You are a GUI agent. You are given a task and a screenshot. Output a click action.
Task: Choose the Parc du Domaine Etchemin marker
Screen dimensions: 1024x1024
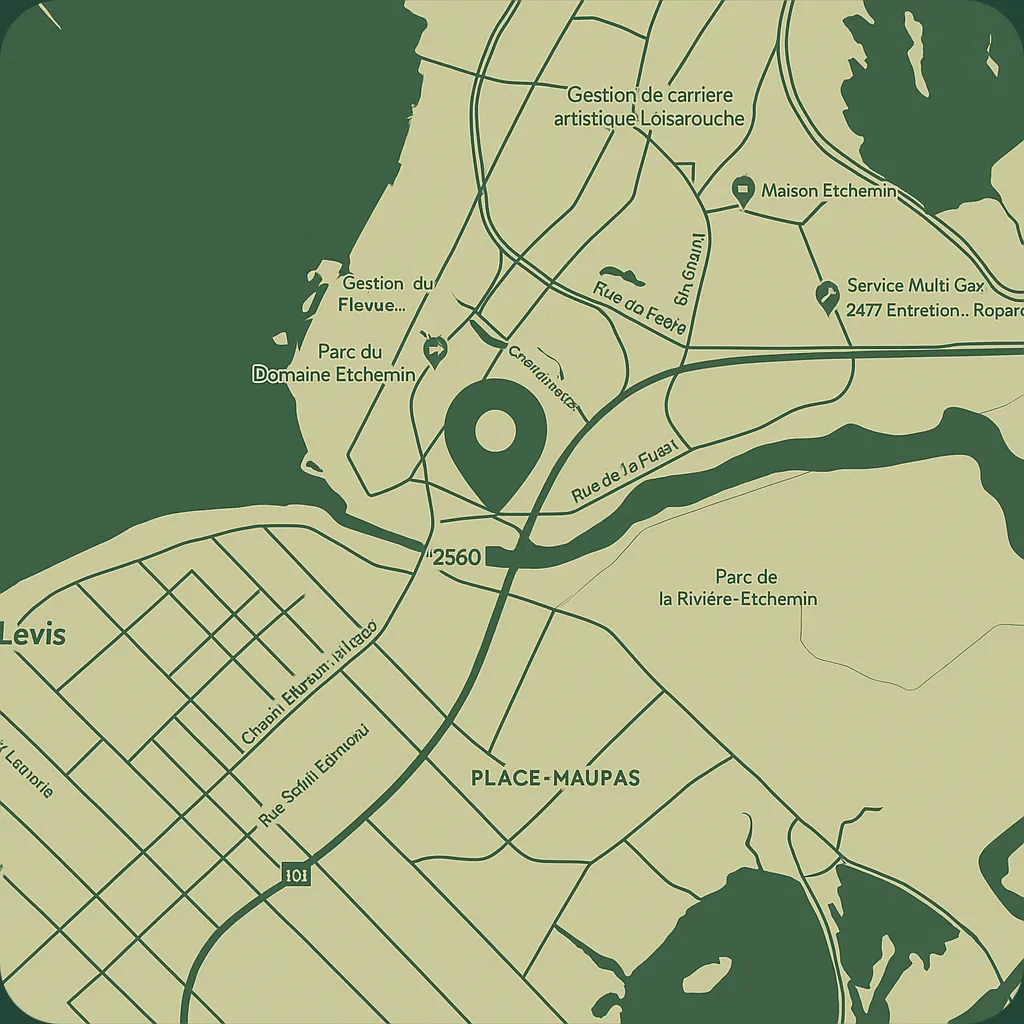[x=434, y=349]
